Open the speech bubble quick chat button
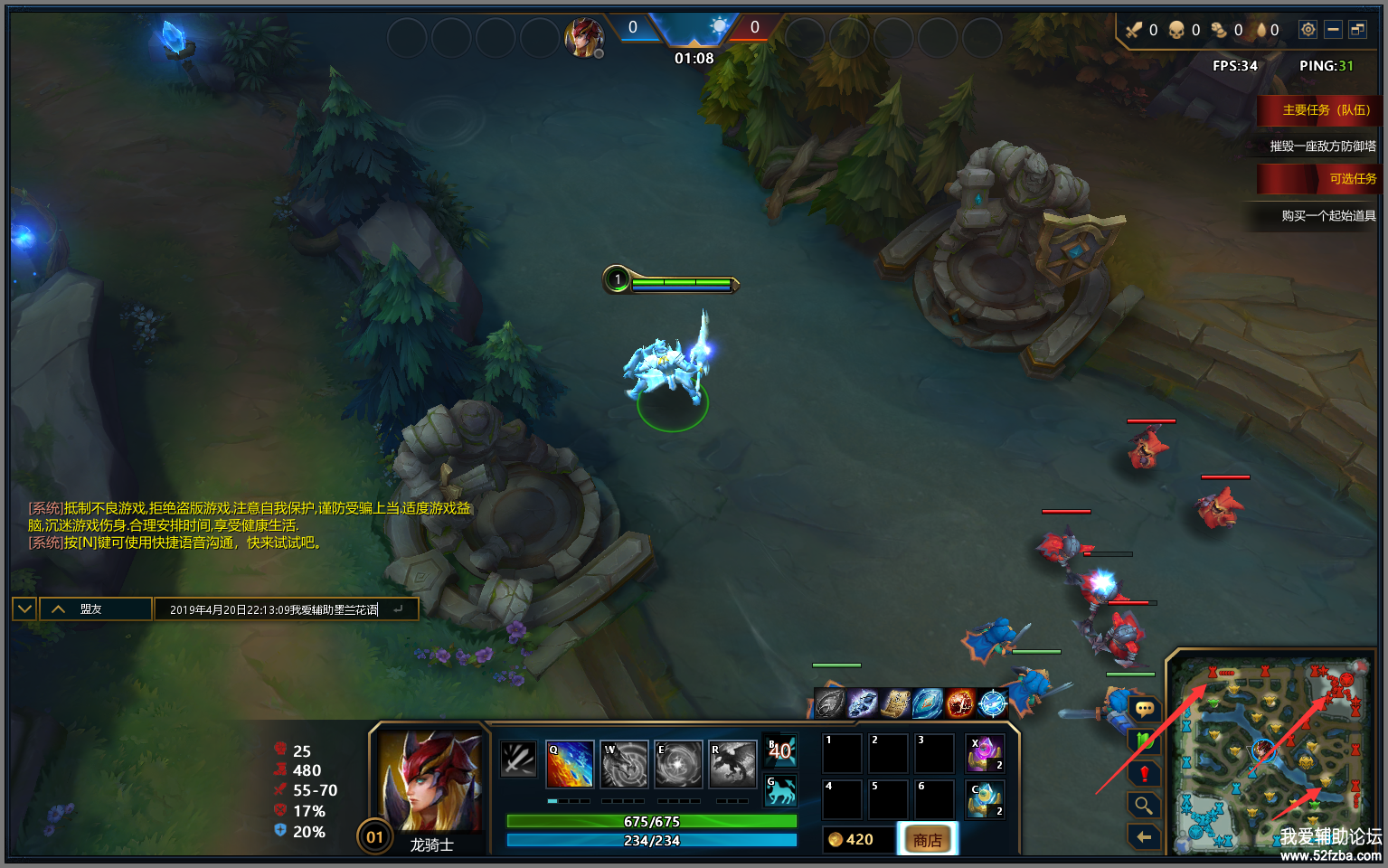 tap(1144, 709)
